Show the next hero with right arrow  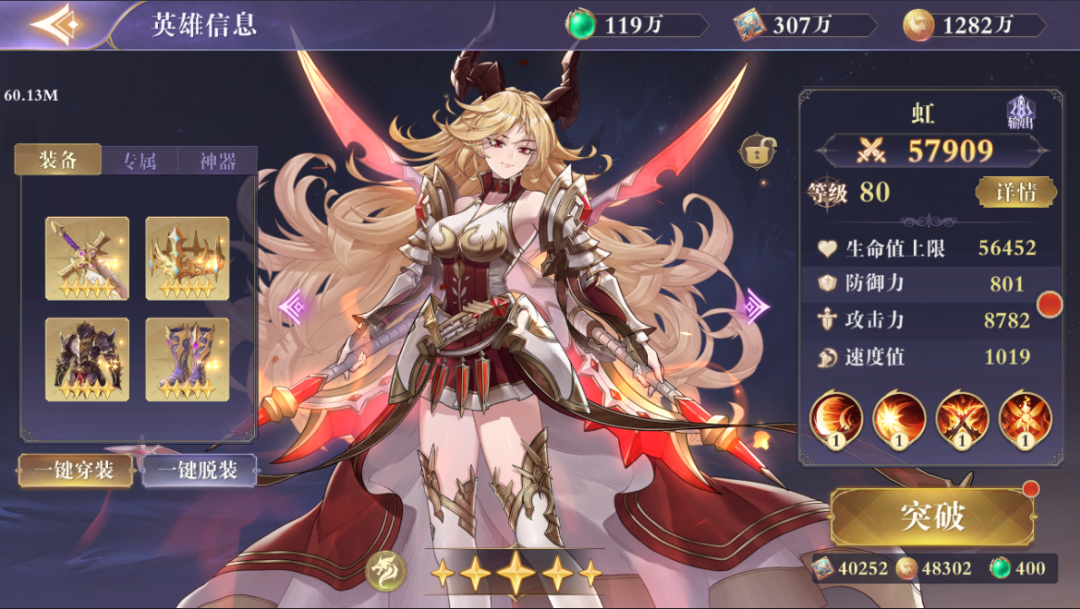pyautogui.click(x=754, y=305)
